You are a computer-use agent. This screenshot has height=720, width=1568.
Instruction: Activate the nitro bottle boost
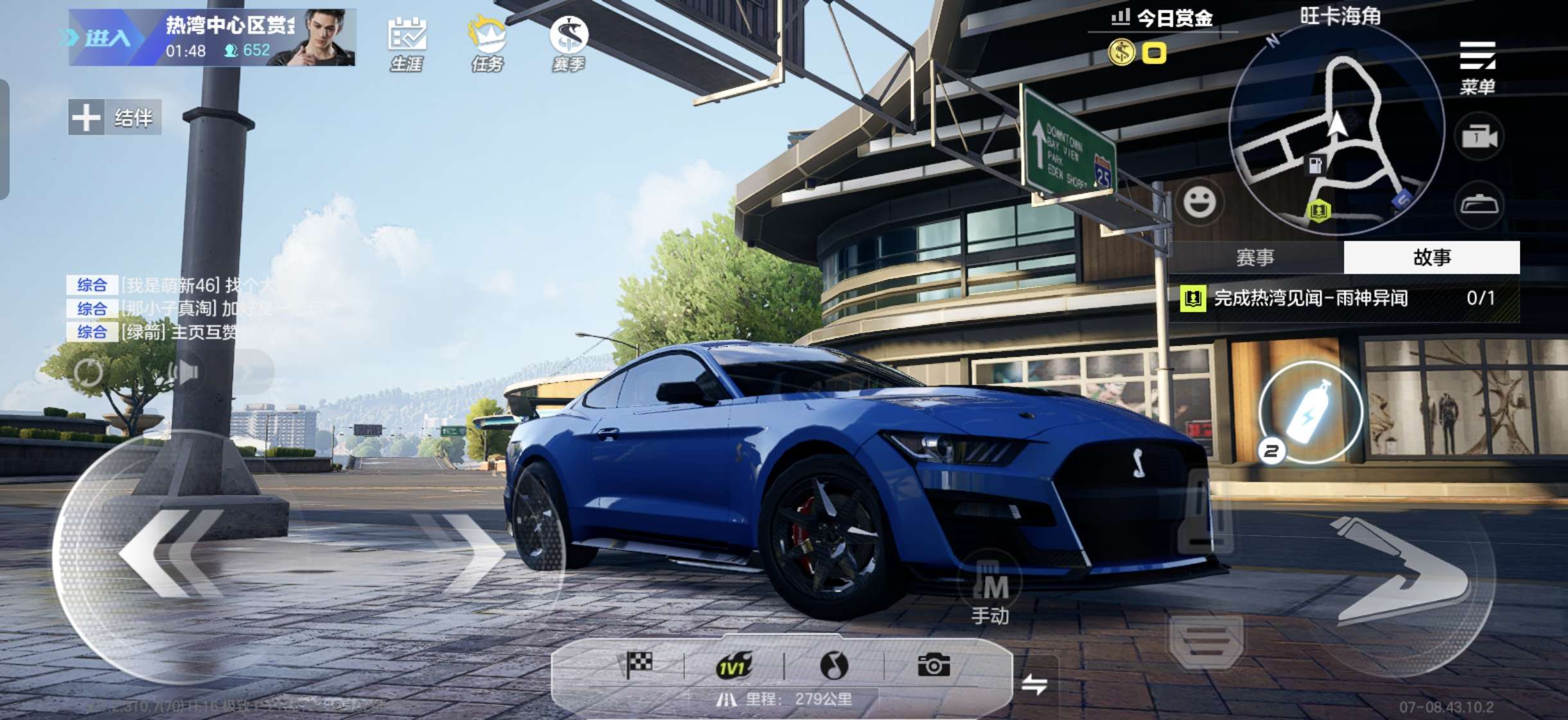tap(1311, 411)
